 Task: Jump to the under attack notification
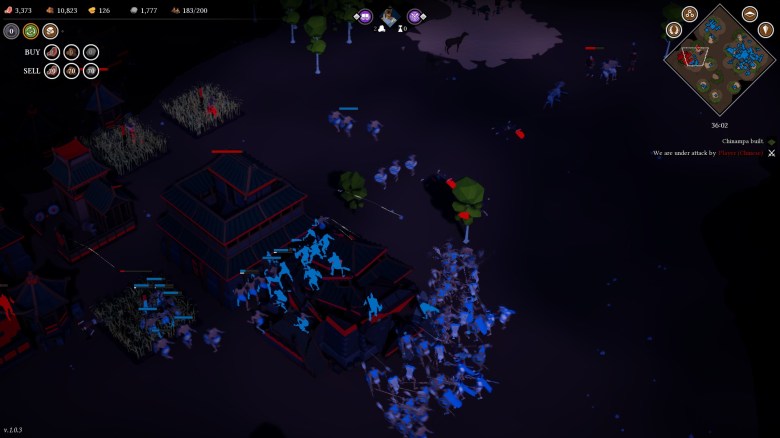(x=708, y=153)
